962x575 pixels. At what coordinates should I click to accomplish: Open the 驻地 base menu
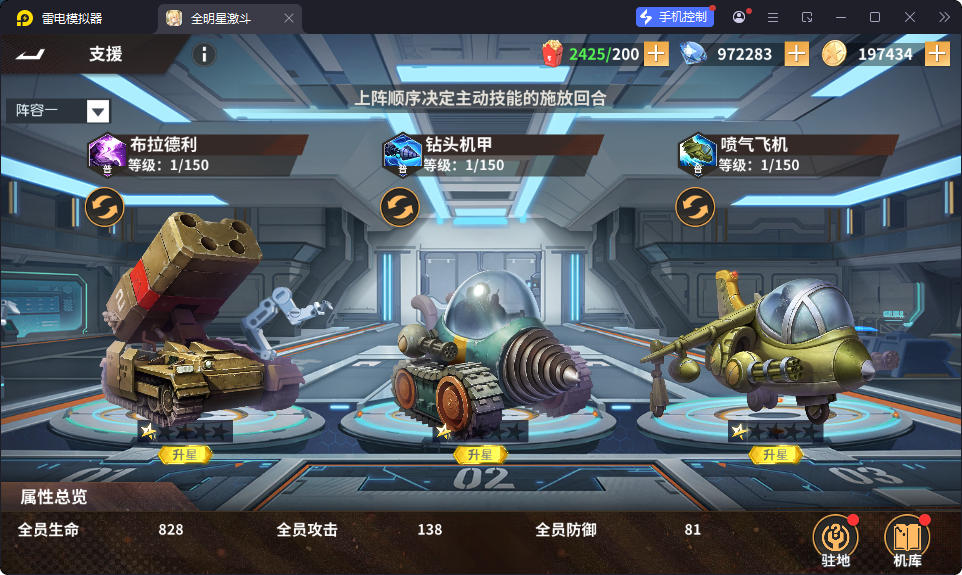pos(835,541)
